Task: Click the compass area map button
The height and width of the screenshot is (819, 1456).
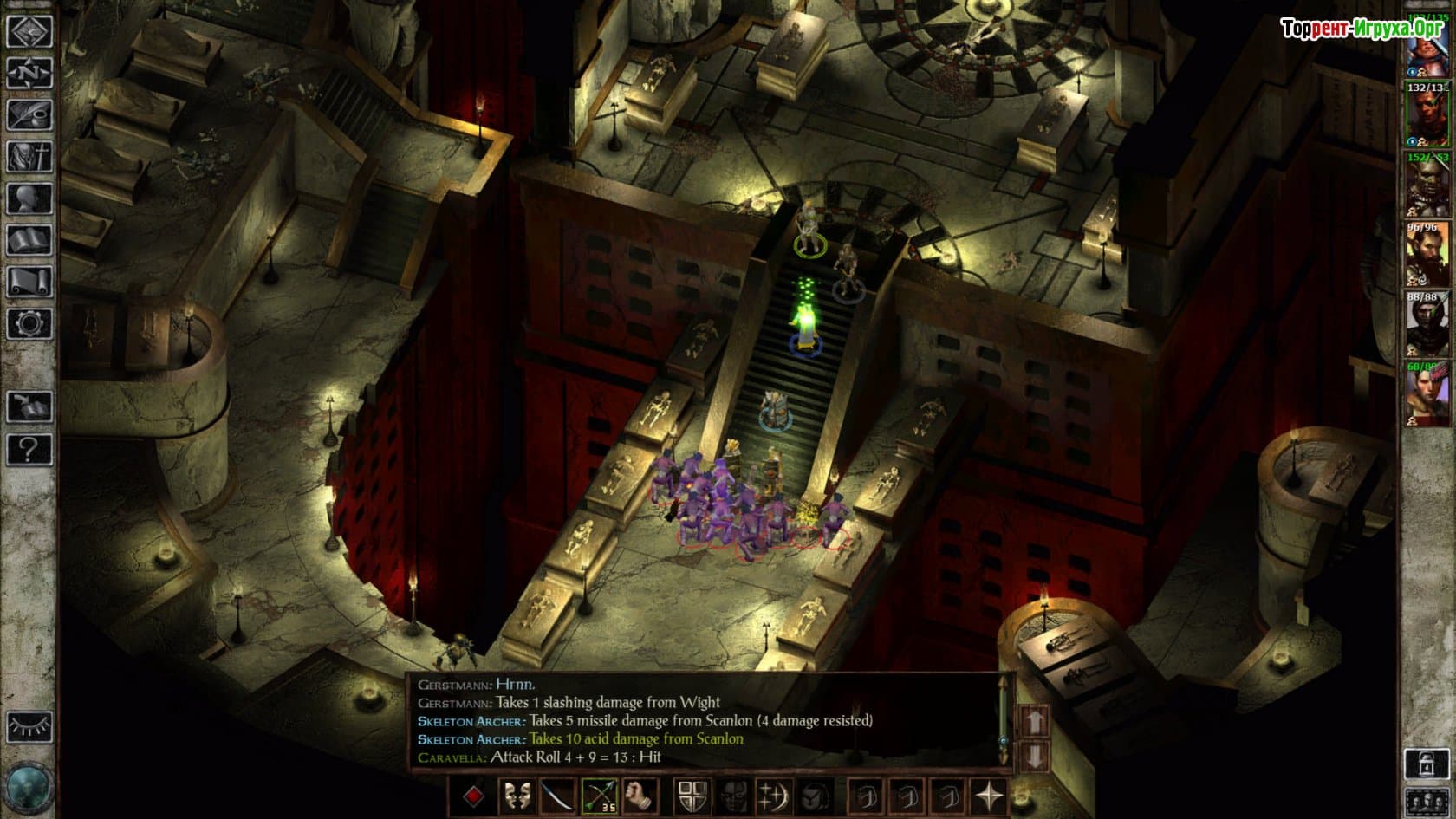Action: (29, 73)
